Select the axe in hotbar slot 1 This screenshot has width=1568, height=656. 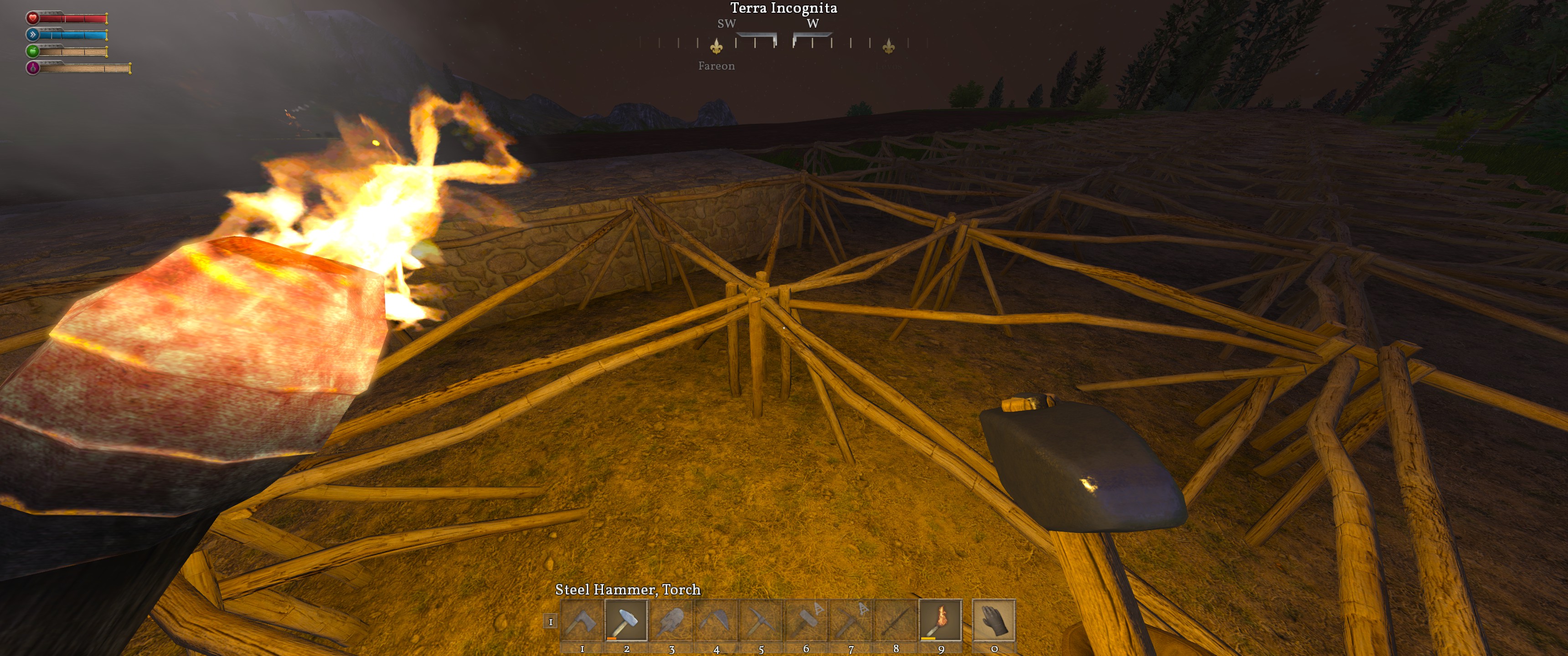582,621
